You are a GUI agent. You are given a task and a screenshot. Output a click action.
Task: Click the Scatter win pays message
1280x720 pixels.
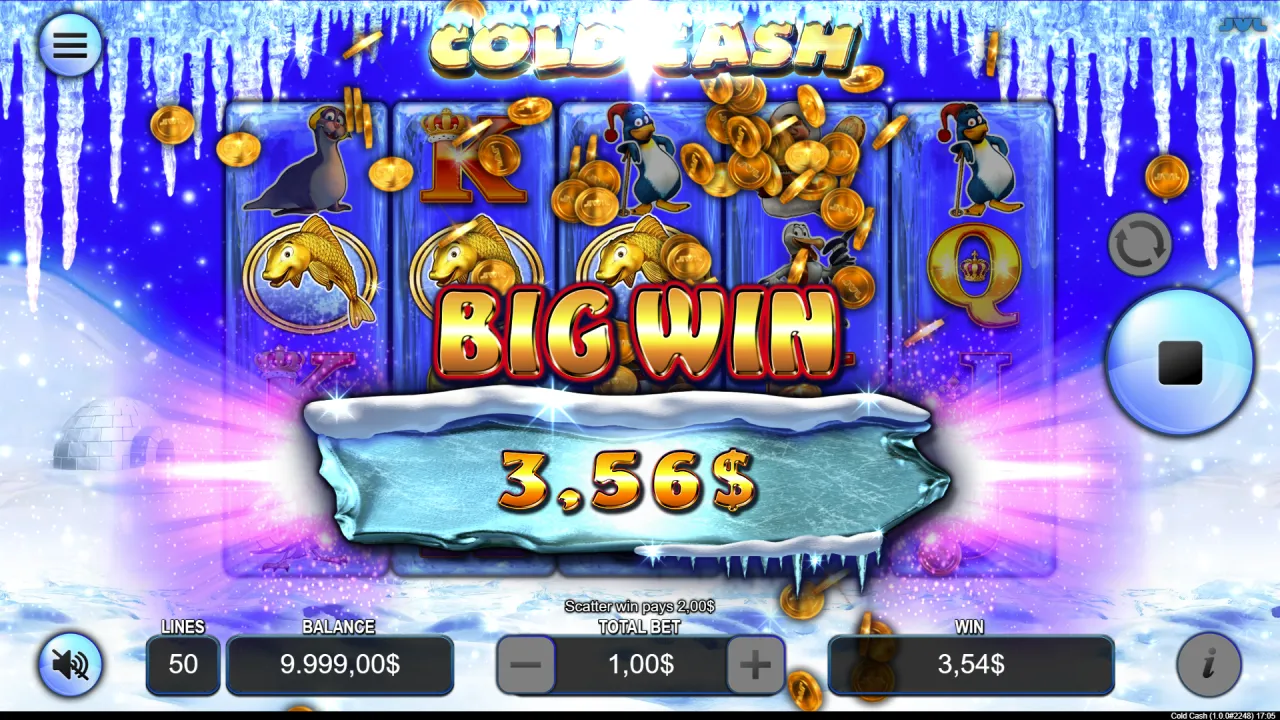640,606
